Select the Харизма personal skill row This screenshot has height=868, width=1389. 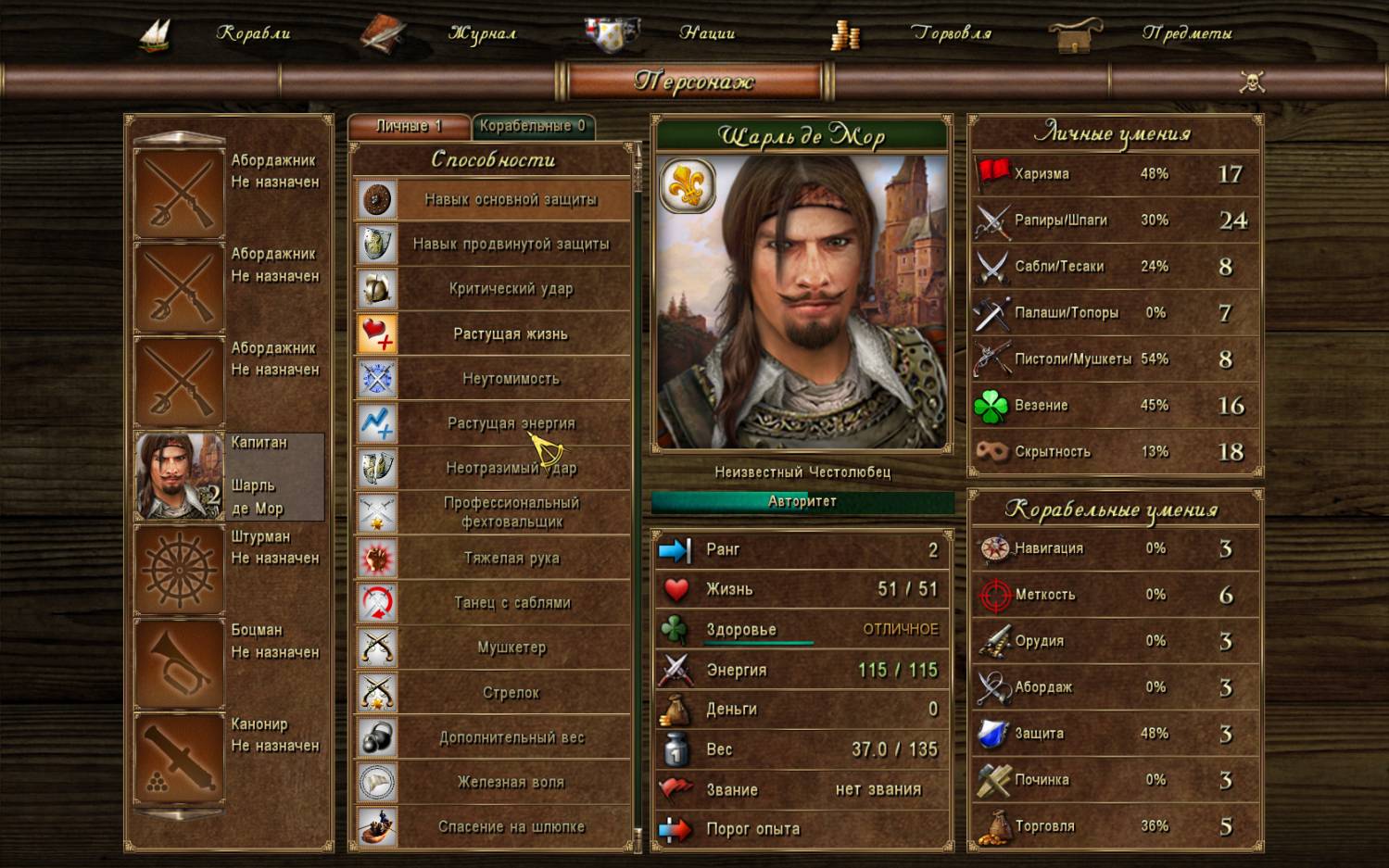(1115, 174)
